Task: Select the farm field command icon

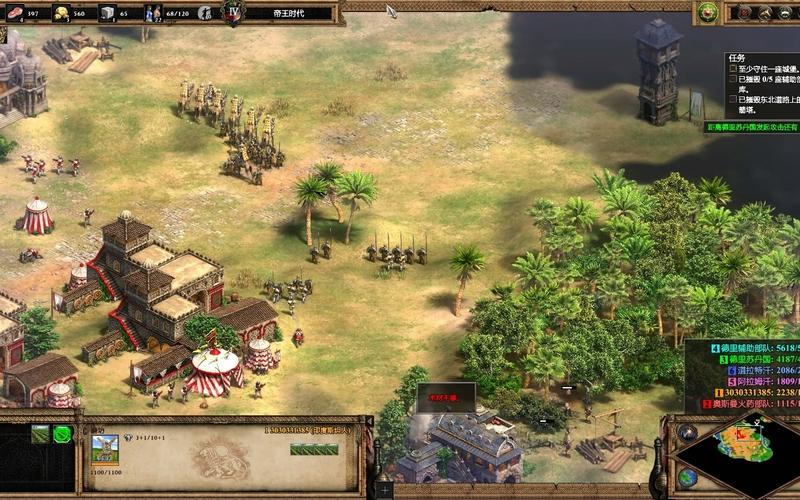Action: 40,433
